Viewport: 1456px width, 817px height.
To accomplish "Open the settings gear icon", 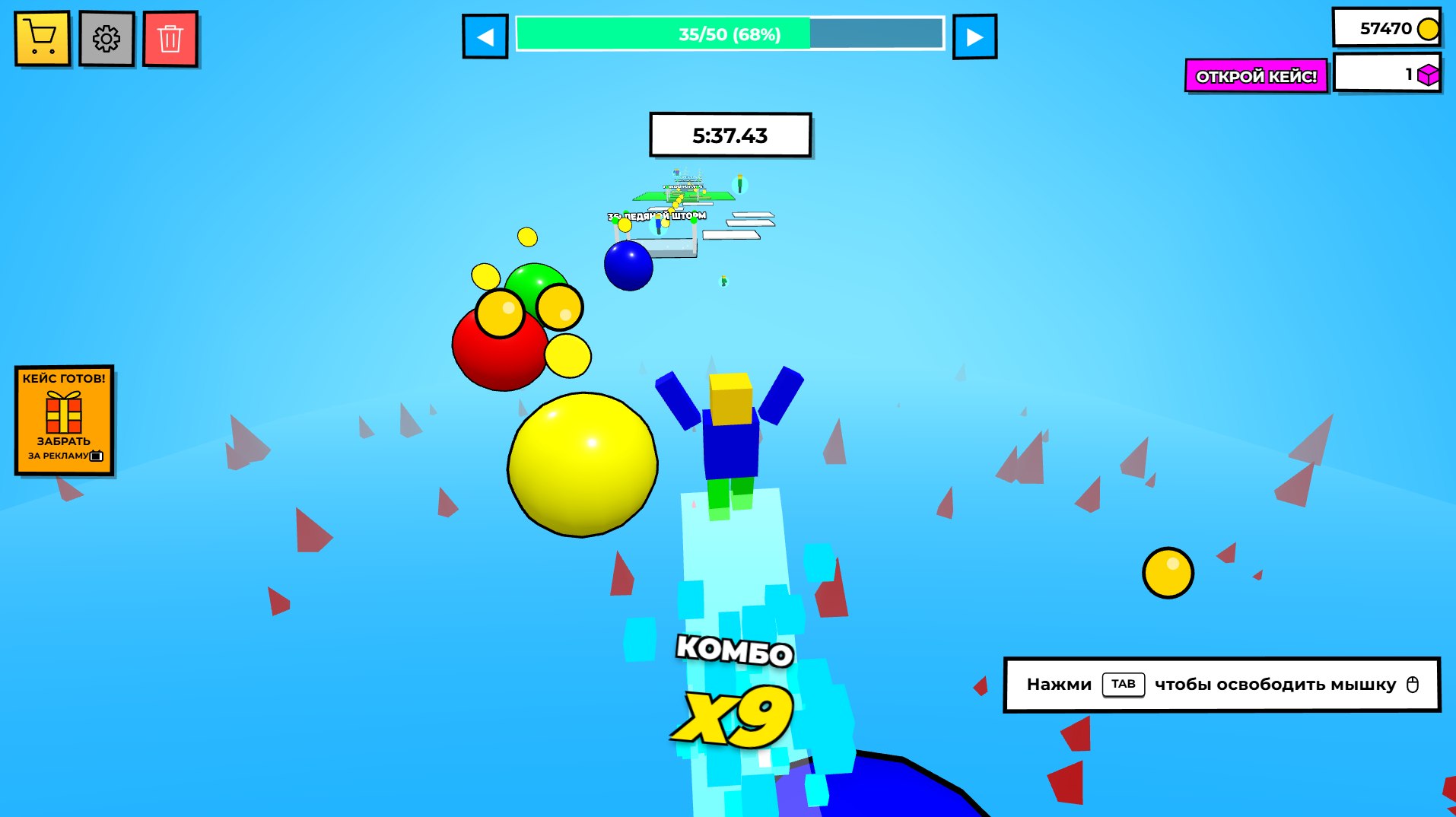I will click(106, 38).
